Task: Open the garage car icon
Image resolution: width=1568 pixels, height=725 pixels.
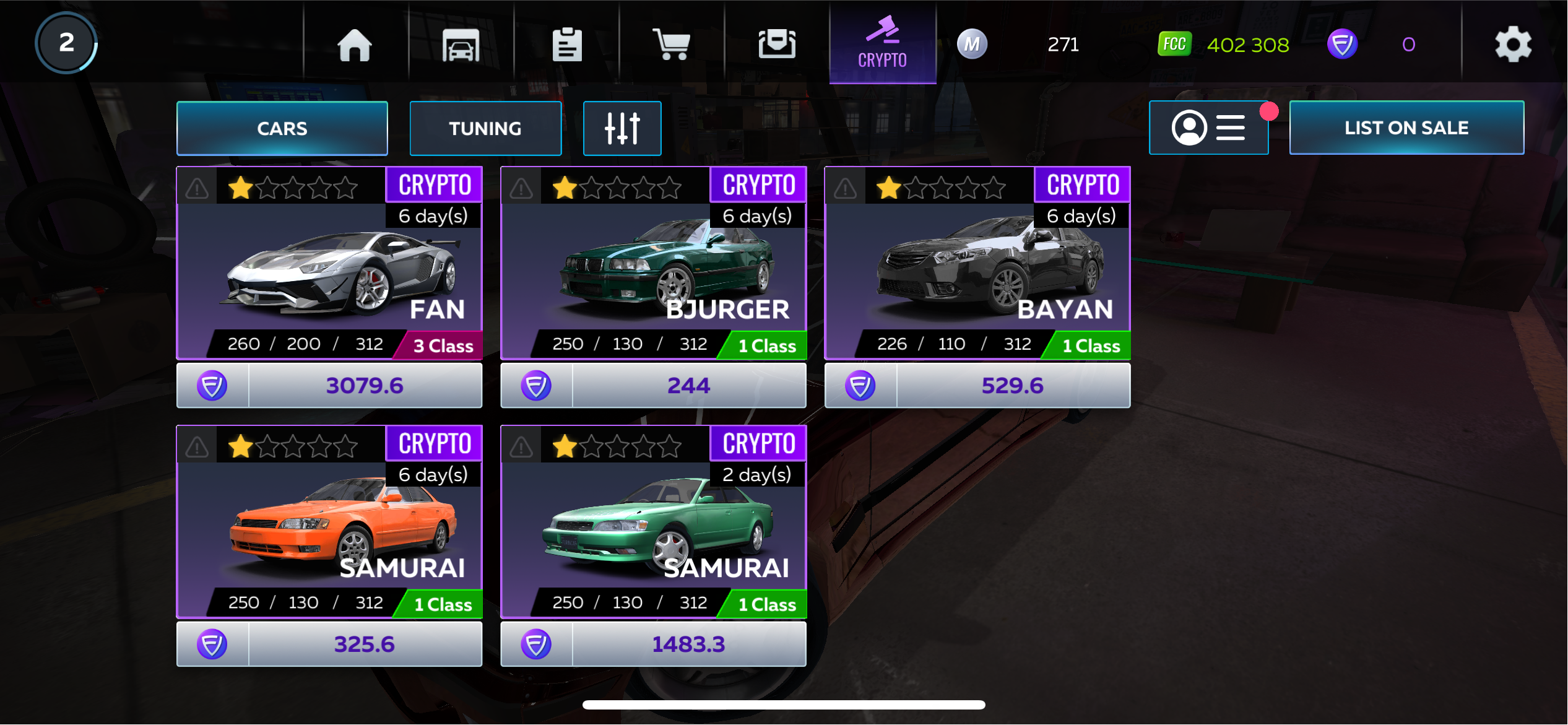Action: [461, 45]
